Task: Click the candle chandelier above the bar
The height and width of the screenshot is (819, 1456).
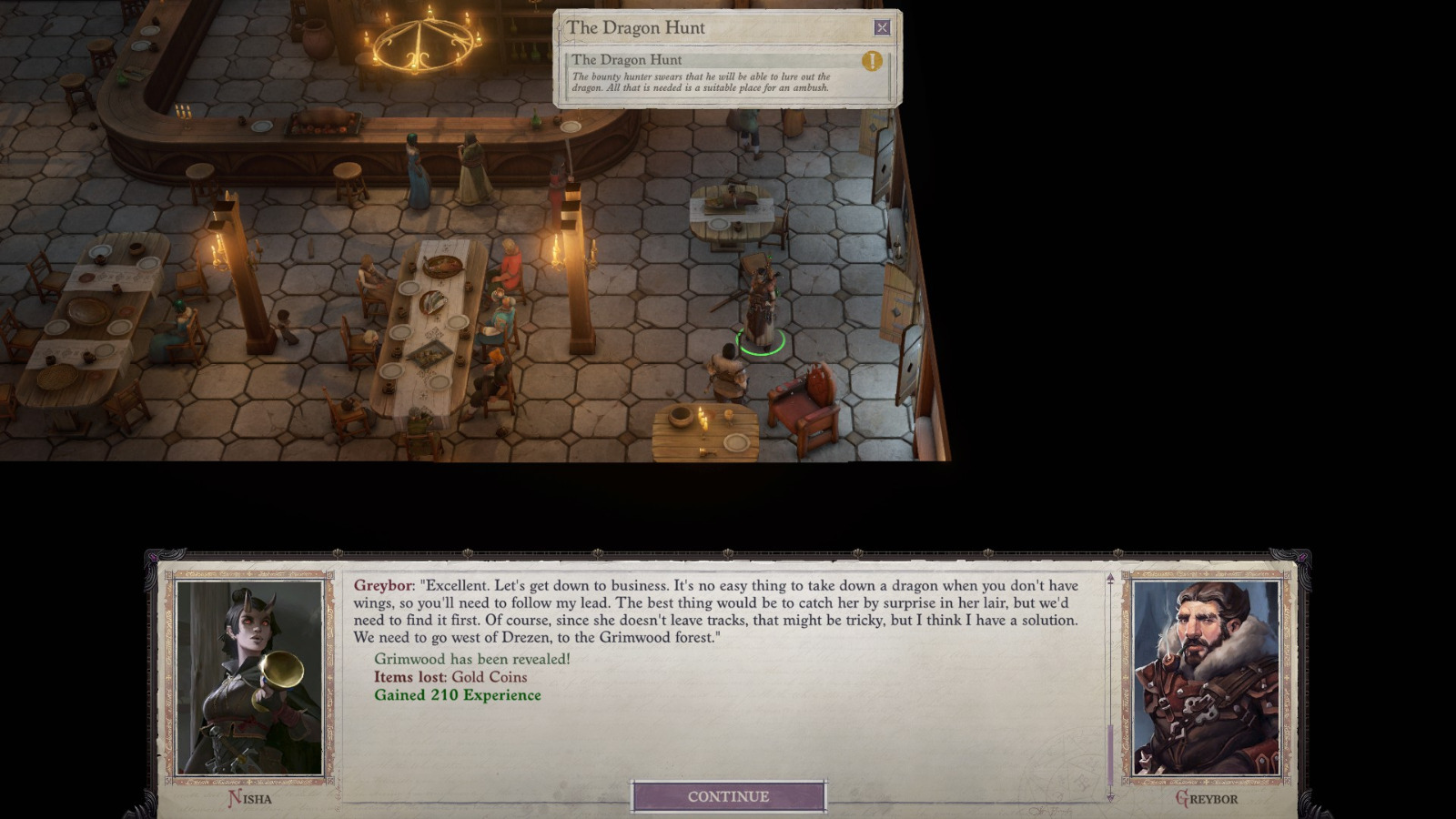Action: click(x=420, y=44)
